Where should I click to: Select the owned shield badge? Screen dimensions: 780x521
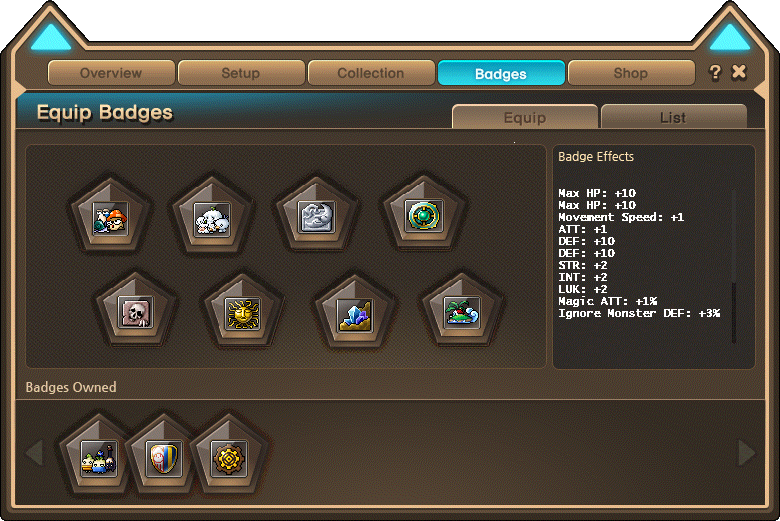pos(163,457)
